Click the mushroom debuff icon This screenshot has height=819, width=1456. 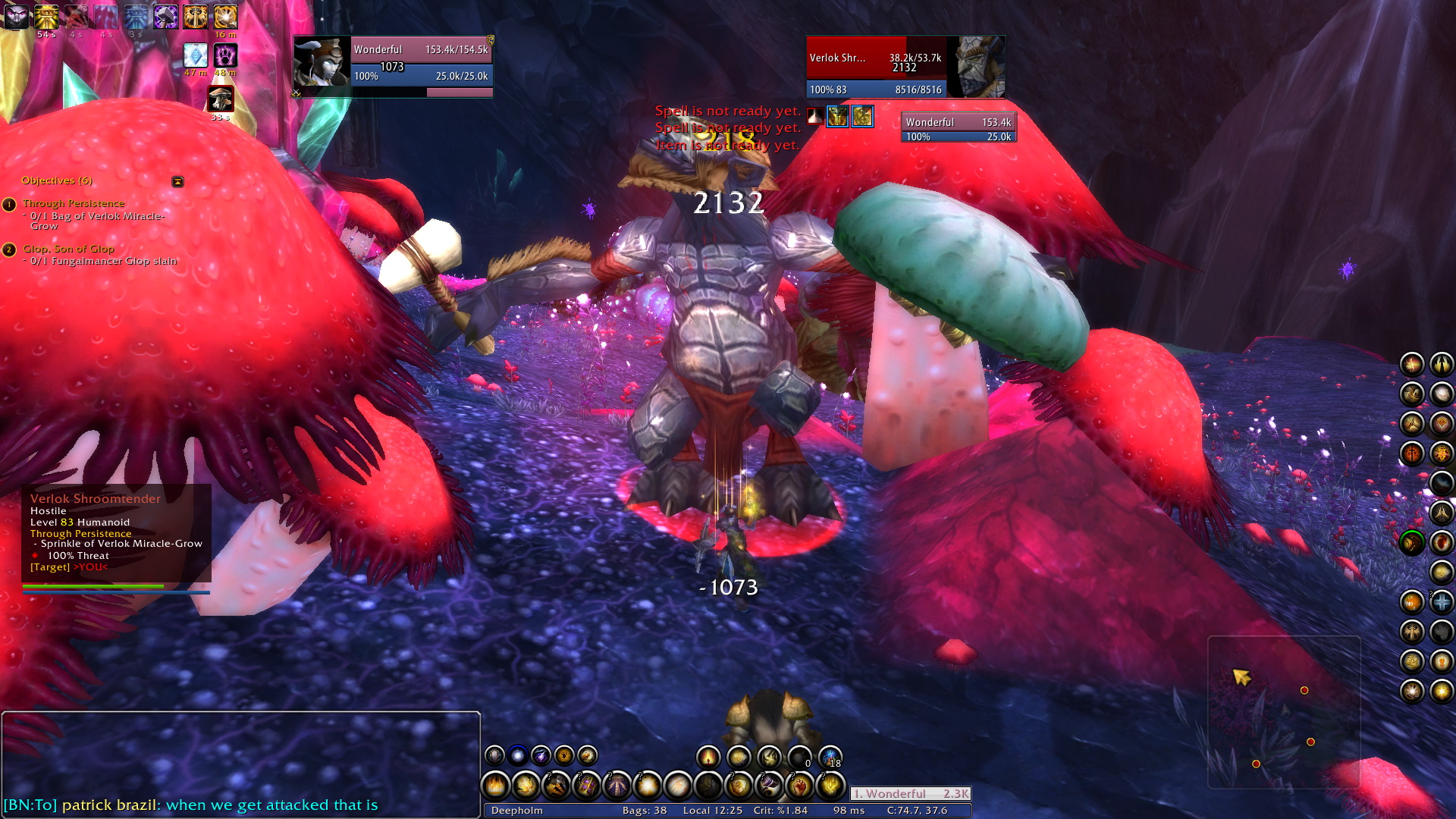click(x=221, y=99)
